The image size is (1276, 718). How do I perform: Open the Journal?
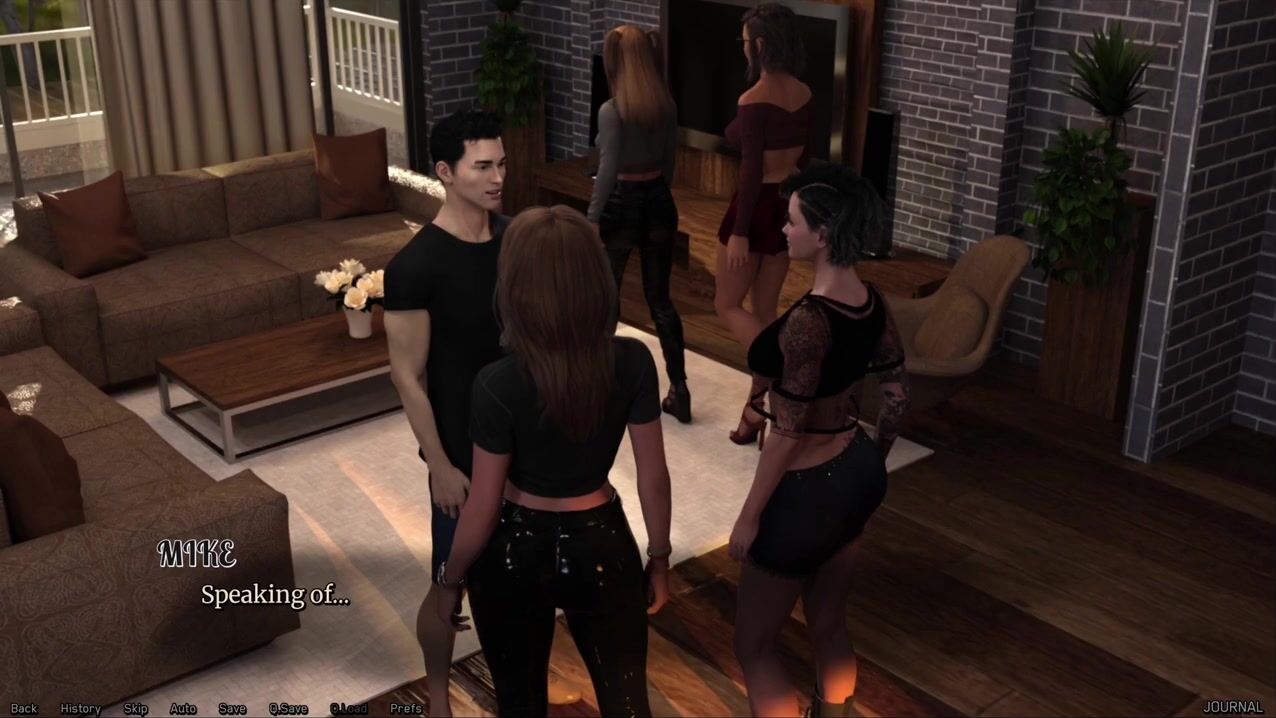coord(1233,707)
